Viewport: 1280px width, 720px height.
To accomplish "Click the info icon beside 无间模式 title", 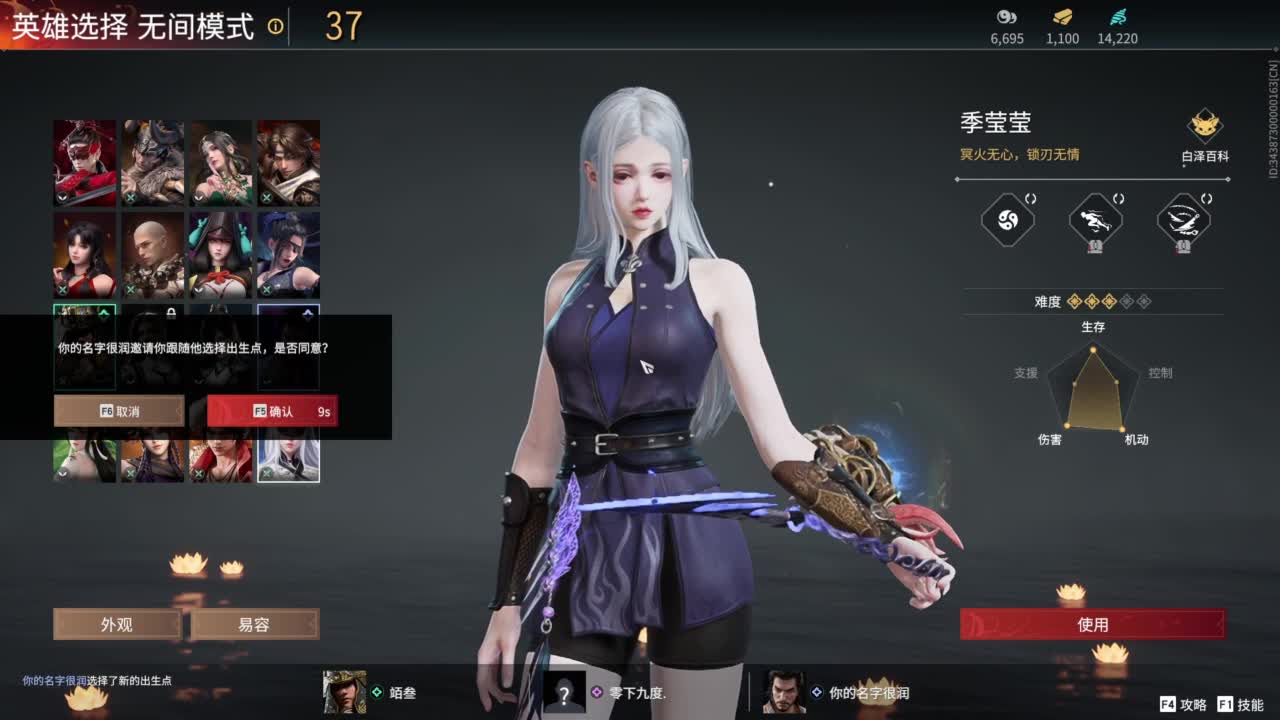I will 274,29.
